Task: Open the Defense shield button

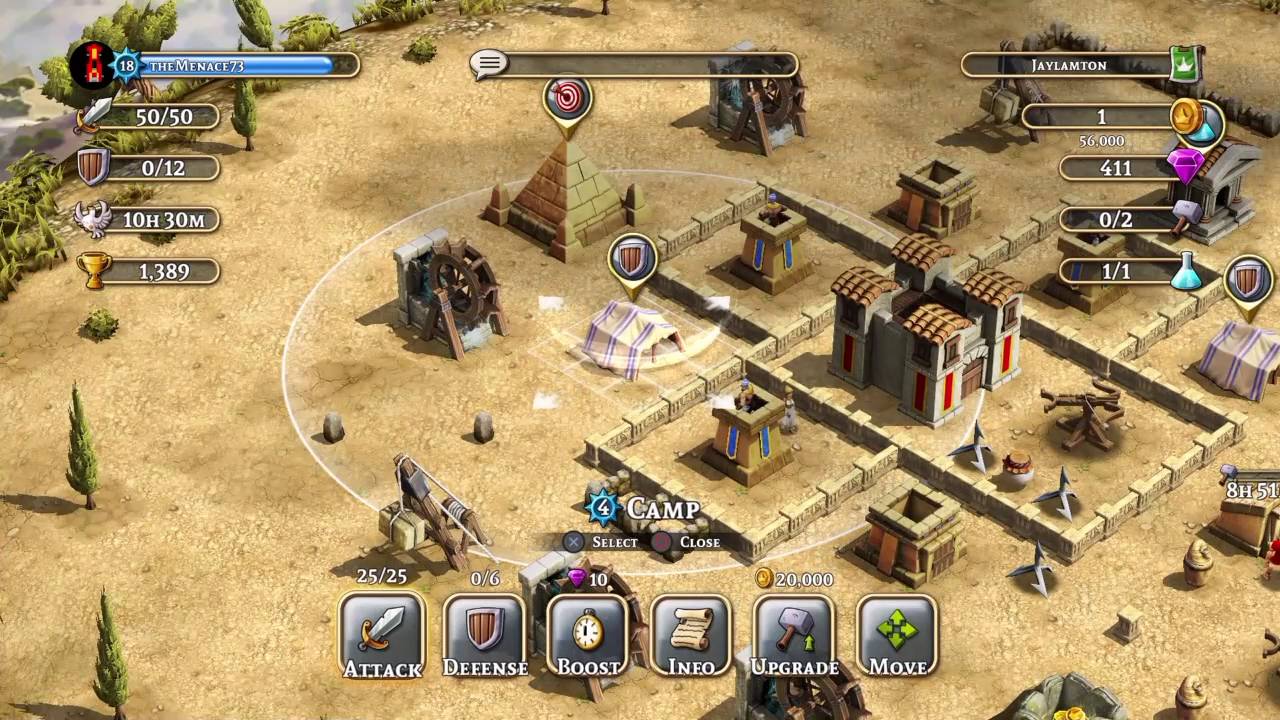Action: (485, 636)
